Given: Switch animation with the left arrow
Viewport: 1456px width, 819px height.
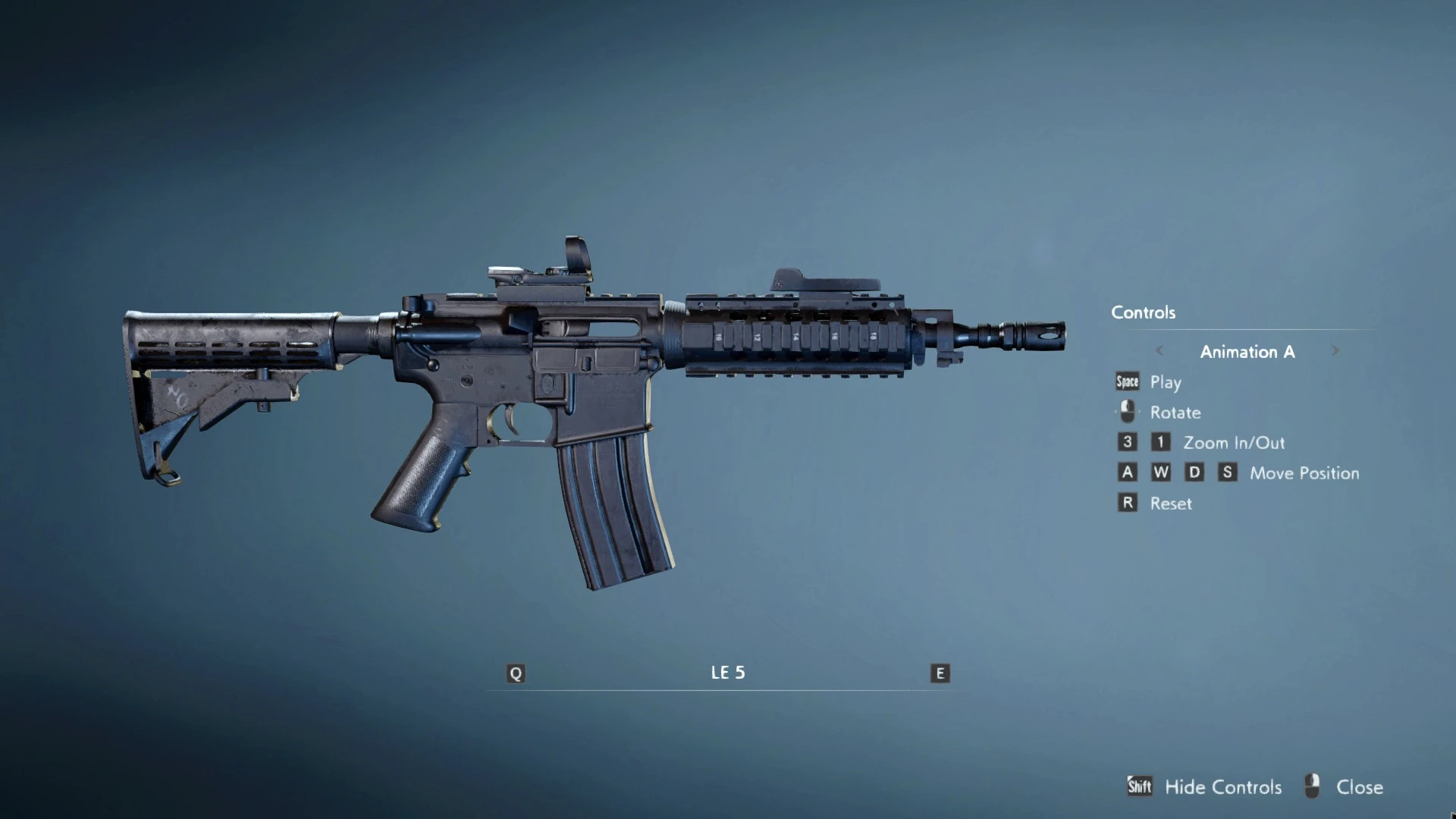Looking at the screenshot, I should 1160,351.
